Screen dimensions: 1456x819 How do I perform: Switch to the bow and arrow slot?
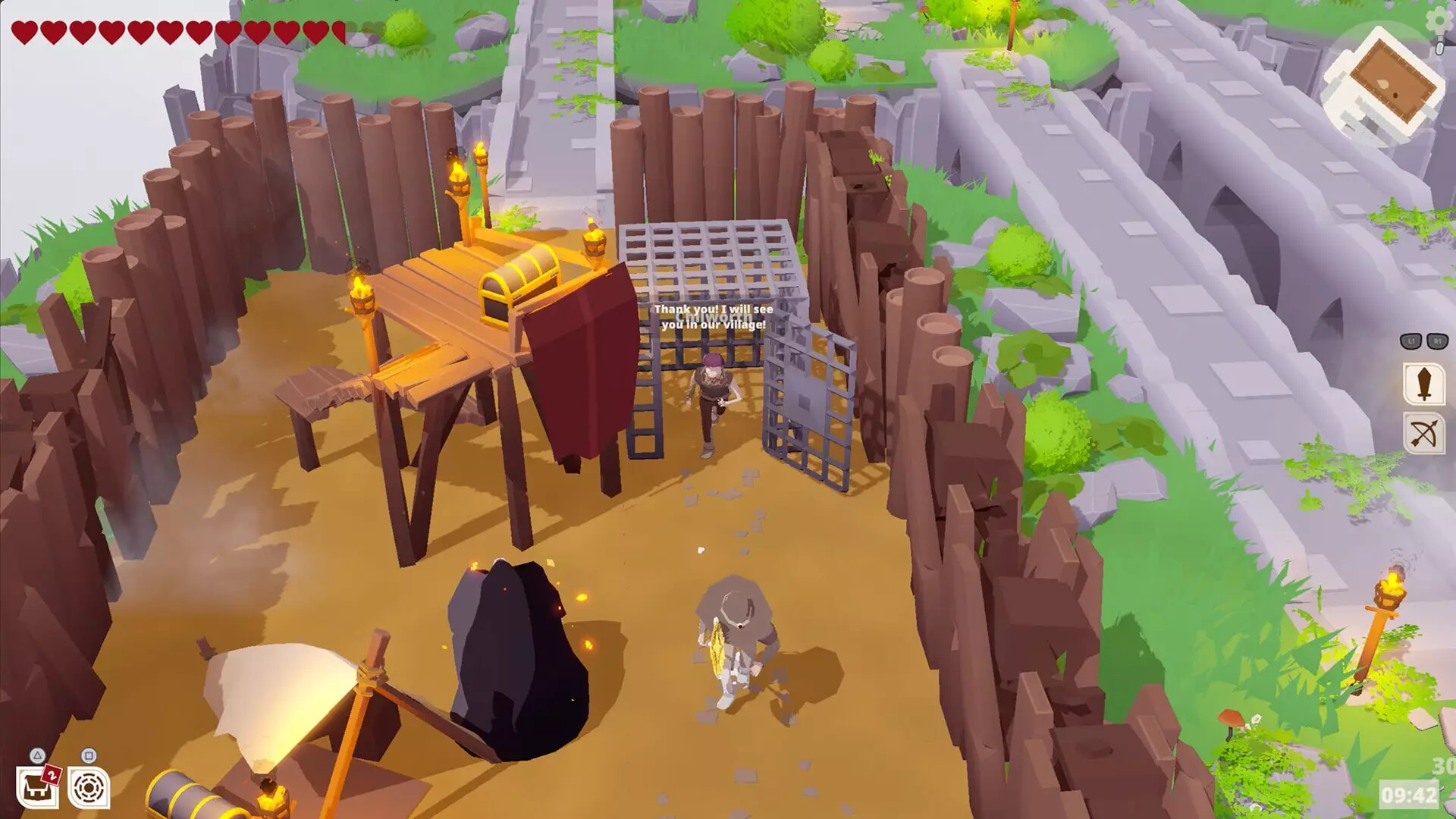pyautogui.click(x=1423, y=435)
